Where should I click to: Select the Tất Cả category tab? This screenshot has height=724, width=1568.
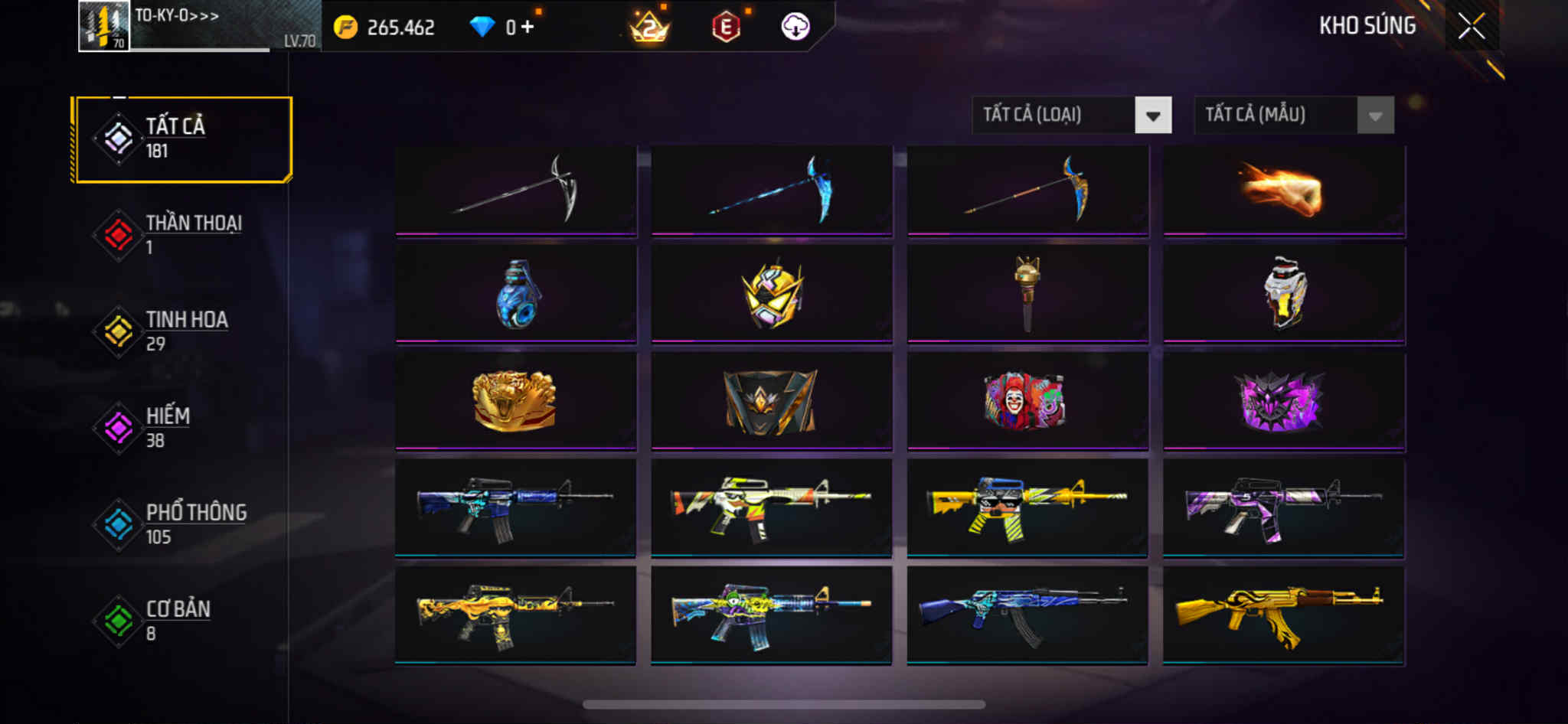tap(182, 139)
